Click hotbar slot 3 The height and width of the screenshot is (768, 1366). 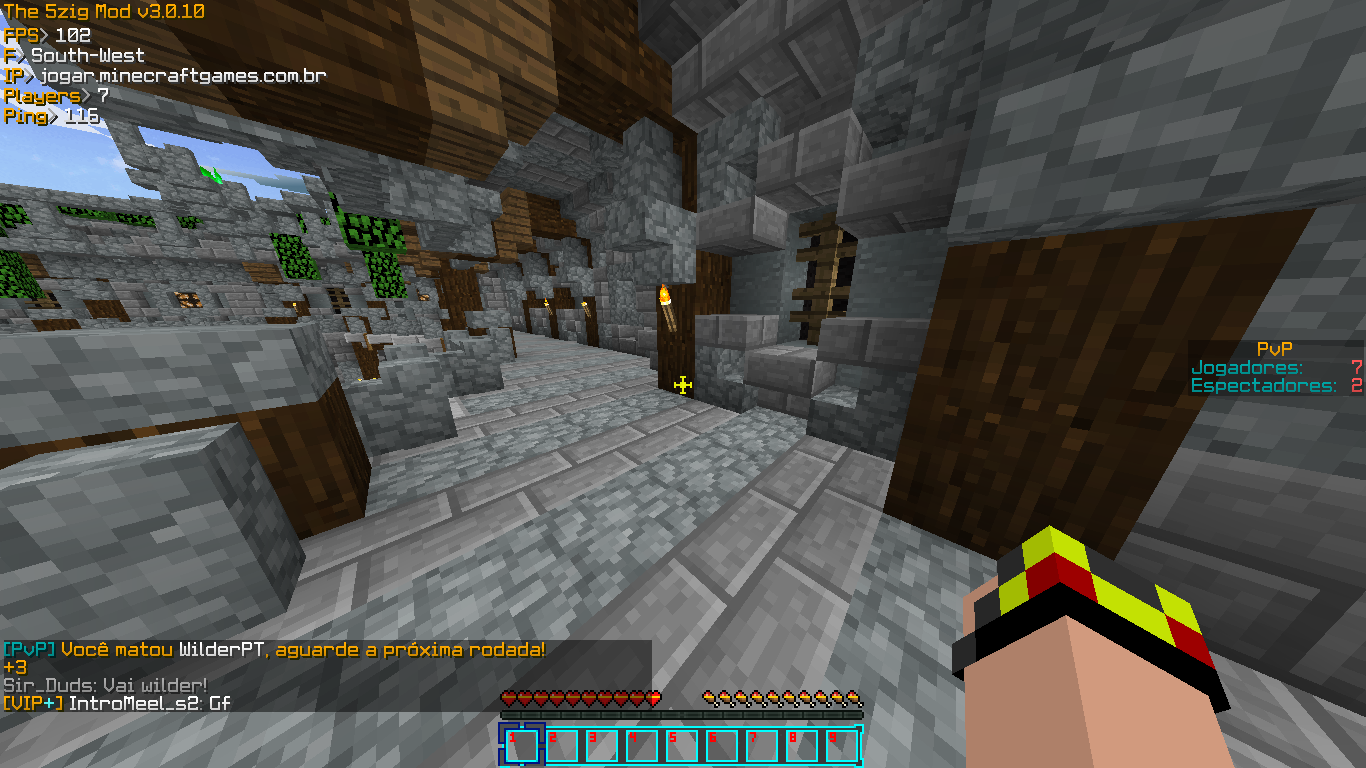coord(601,745)
